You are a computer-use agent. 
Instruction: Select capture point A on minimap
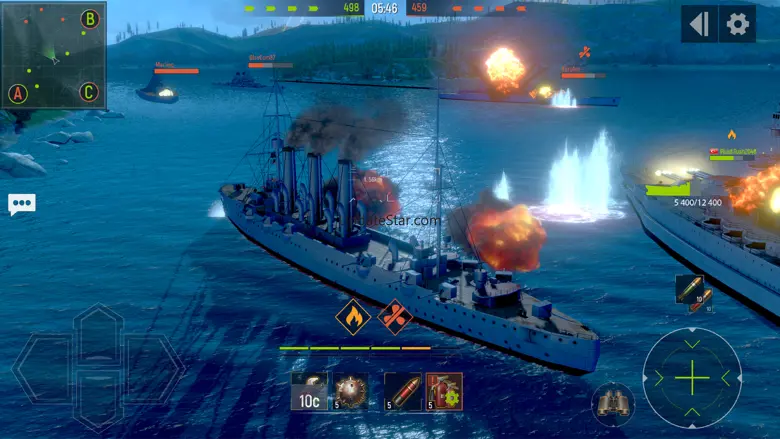[17, 94]
